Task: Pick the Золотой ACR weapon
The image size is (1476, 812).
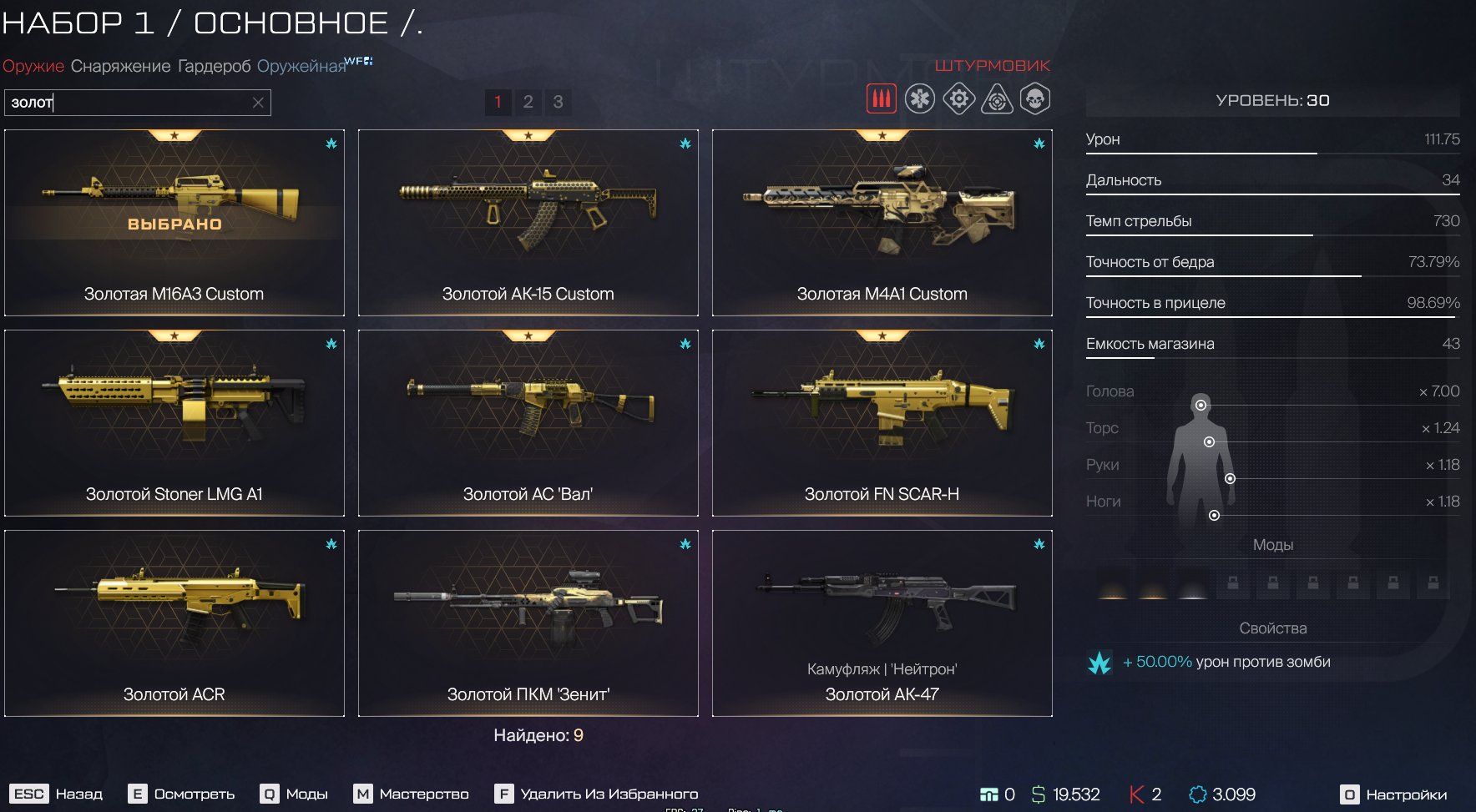Action: [174, 623]
